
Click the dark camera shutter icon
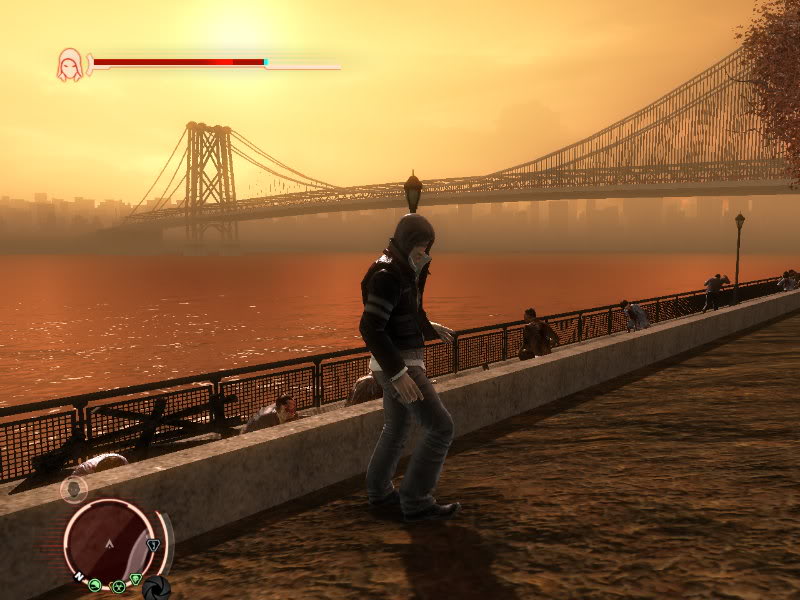pyautogui.click(x=156, y=587)
